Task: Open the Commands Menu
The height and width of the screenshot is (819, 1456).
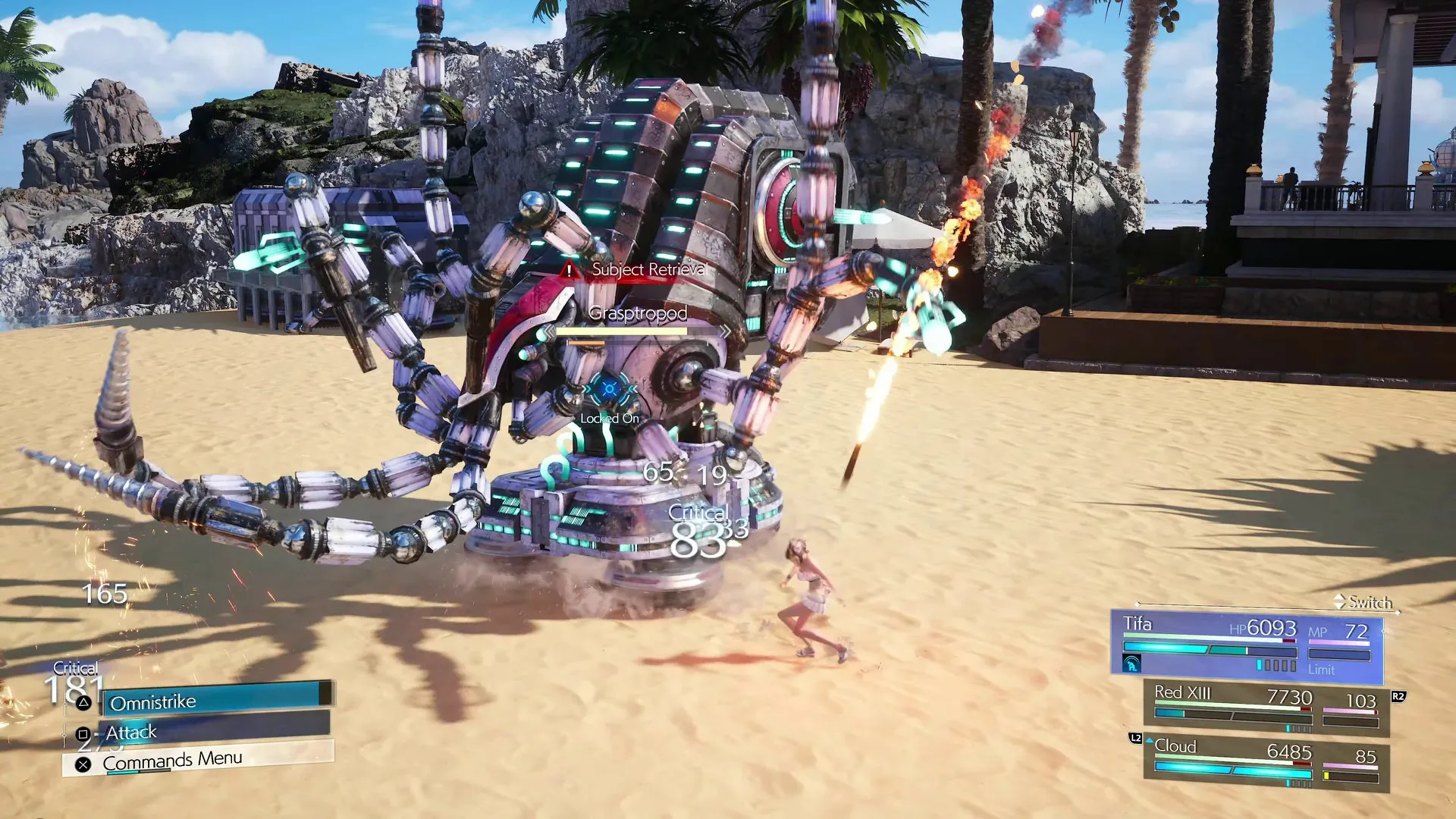Action: point(199,760)
